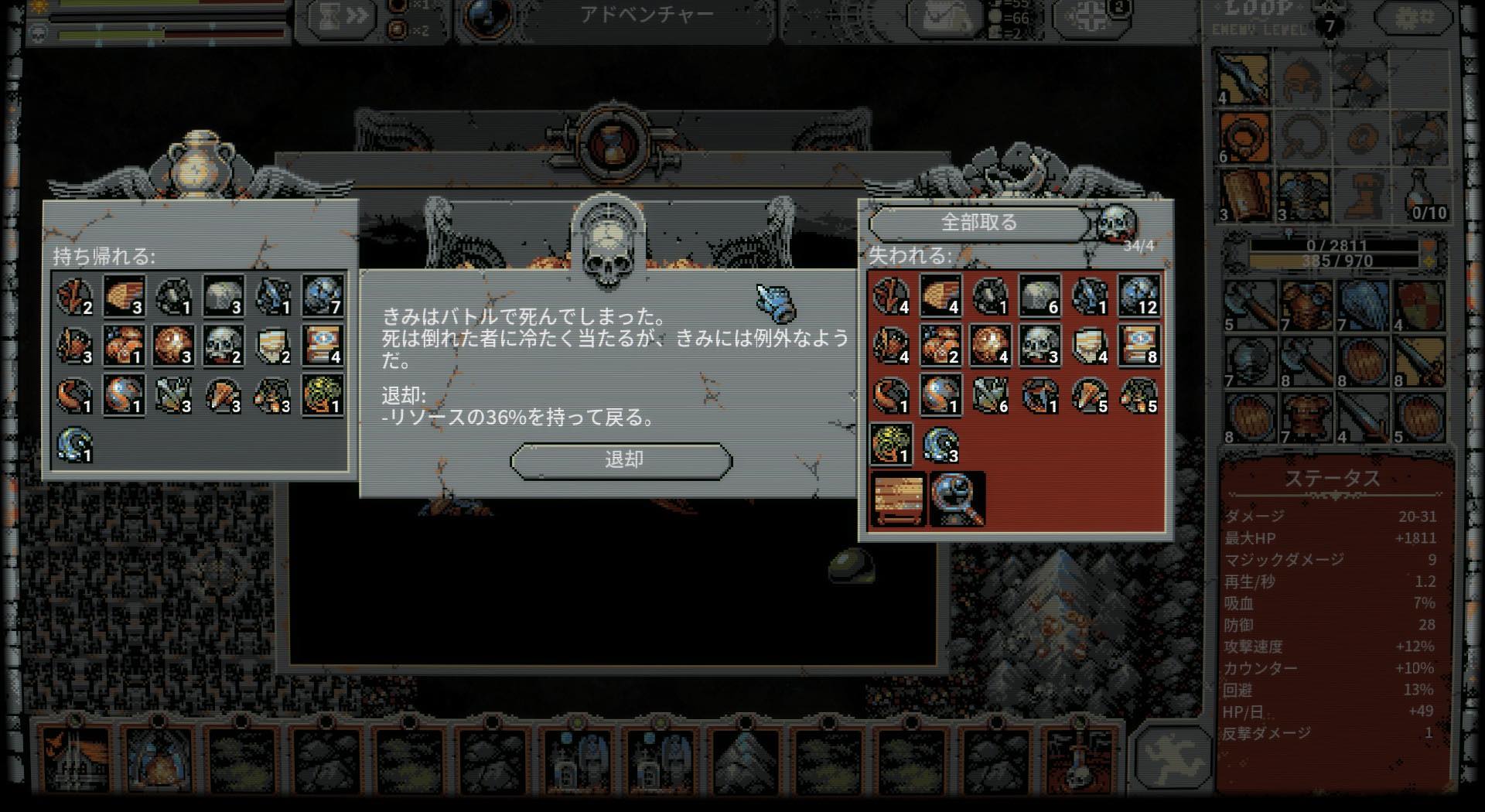Select the equipped sword in the equipment grid
This screenshot has width=1485, height=812.
click(1244, 78)
